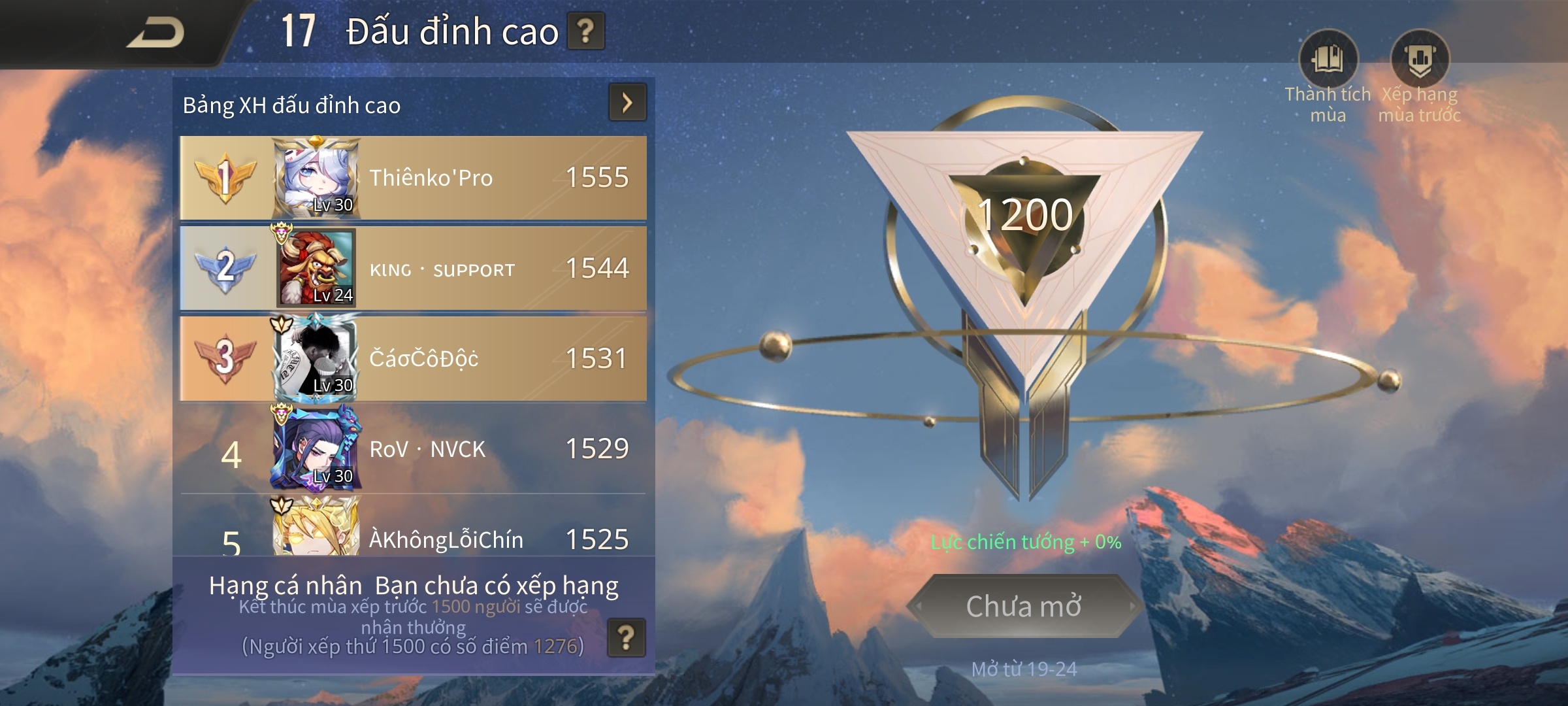Open help for Đấu đỉnh cao title

click(x=585, y=31)
